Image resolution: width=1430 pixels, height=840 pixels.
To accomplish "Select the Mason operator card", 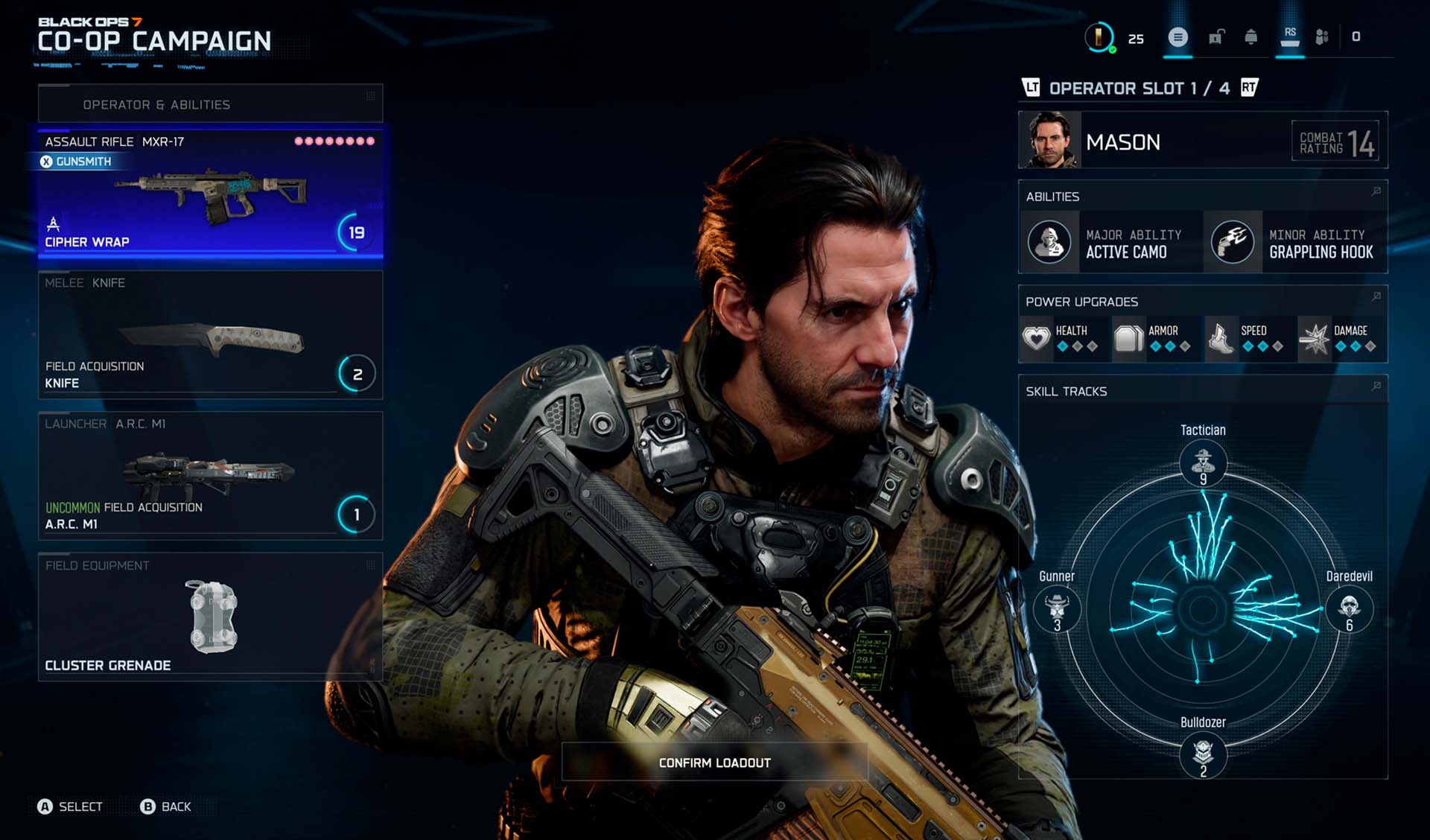I will 1202,141.
